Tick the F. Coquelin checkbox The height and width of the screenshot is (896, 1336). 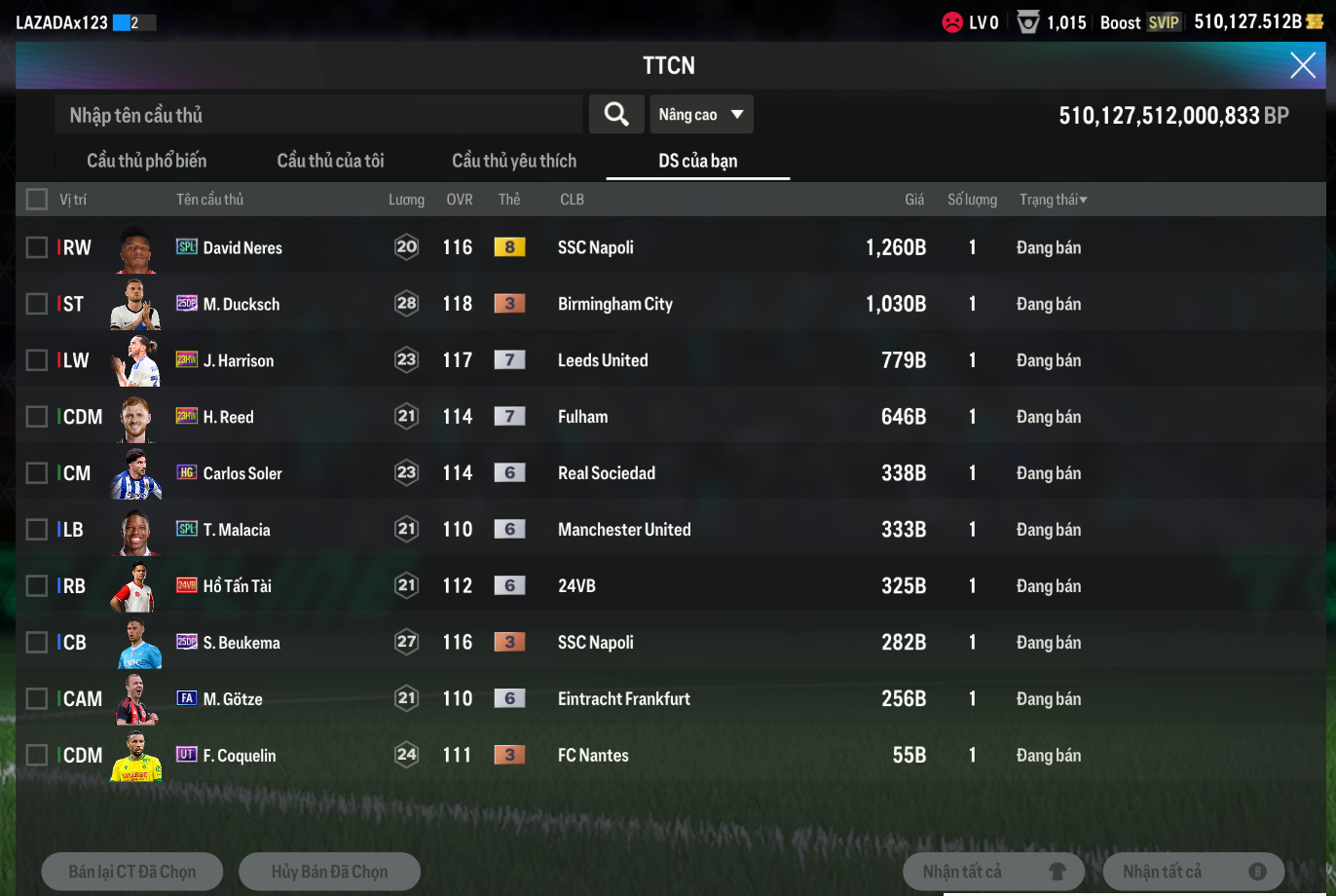click(x=37, y=756)
